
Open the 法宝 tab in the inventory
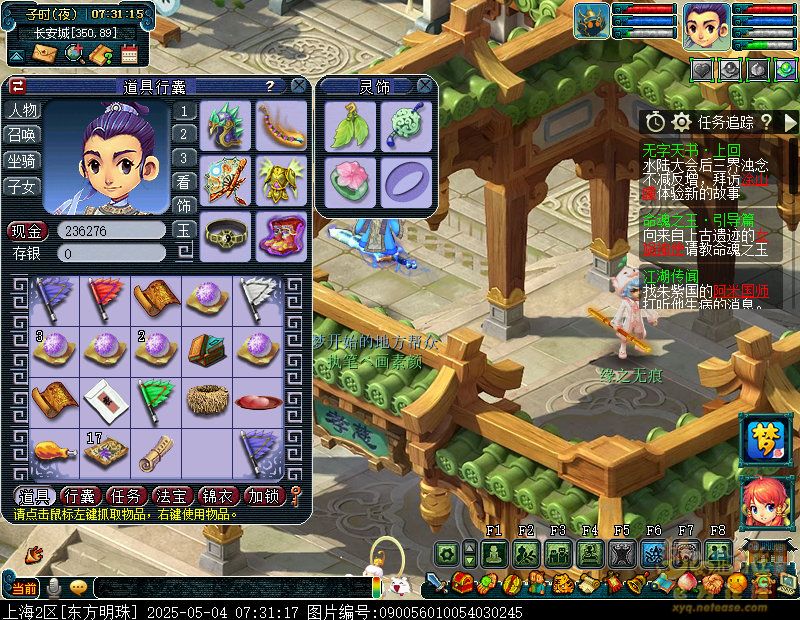tap(172, 495)
